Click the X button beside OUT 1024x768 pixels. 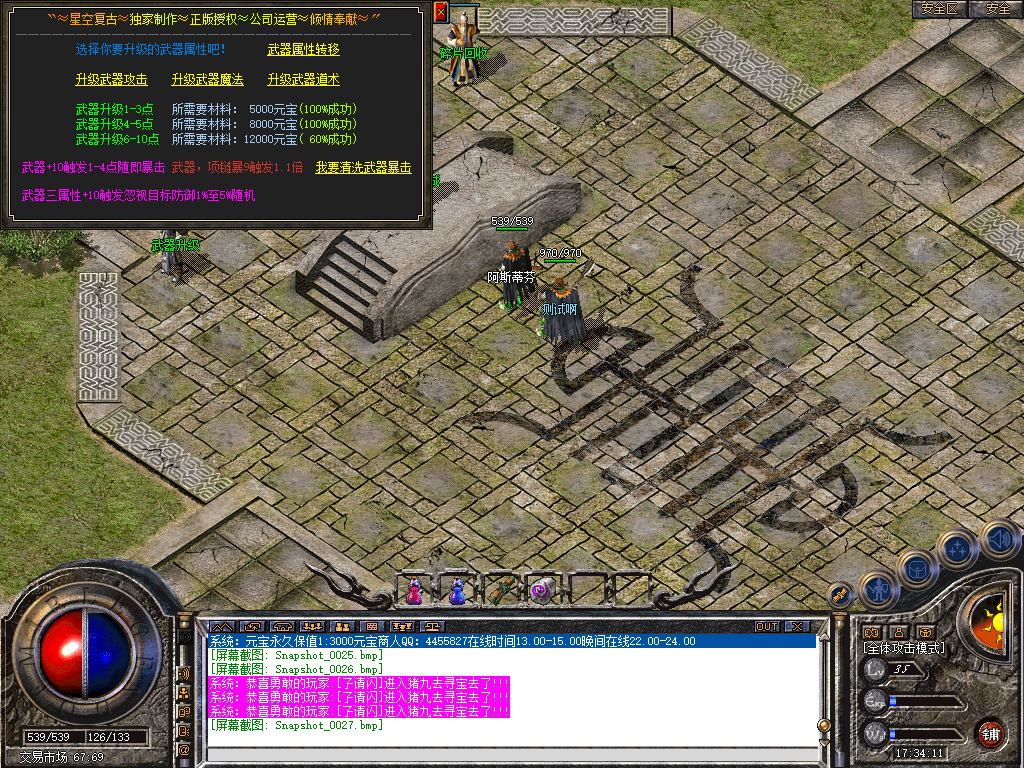coord(797,627)
